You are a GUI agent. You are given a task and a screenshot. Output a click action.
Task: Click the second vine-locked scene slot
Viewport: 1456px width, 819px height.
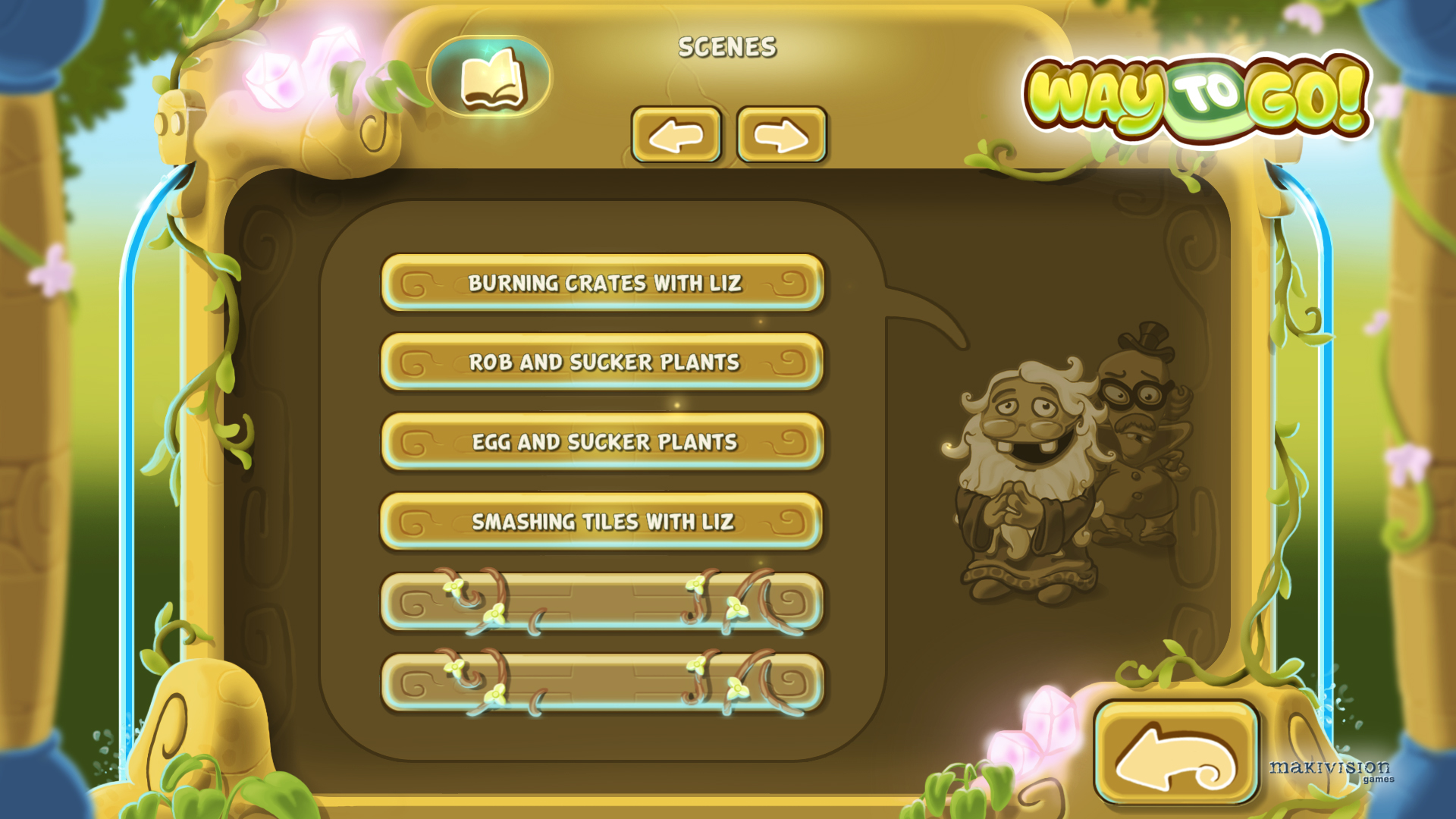pyautogui.click(x=603, y=682)
